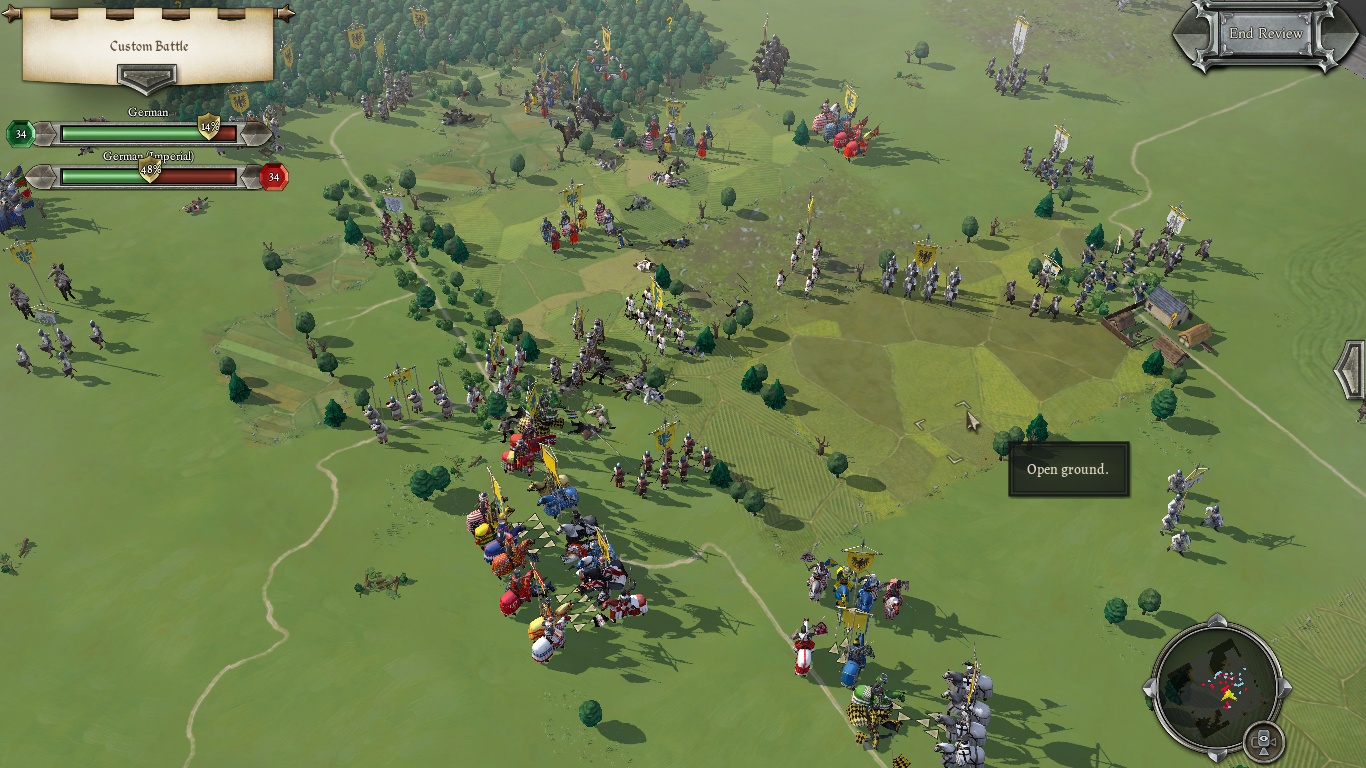Click on the circular minimap

(x=1217, y=689)
